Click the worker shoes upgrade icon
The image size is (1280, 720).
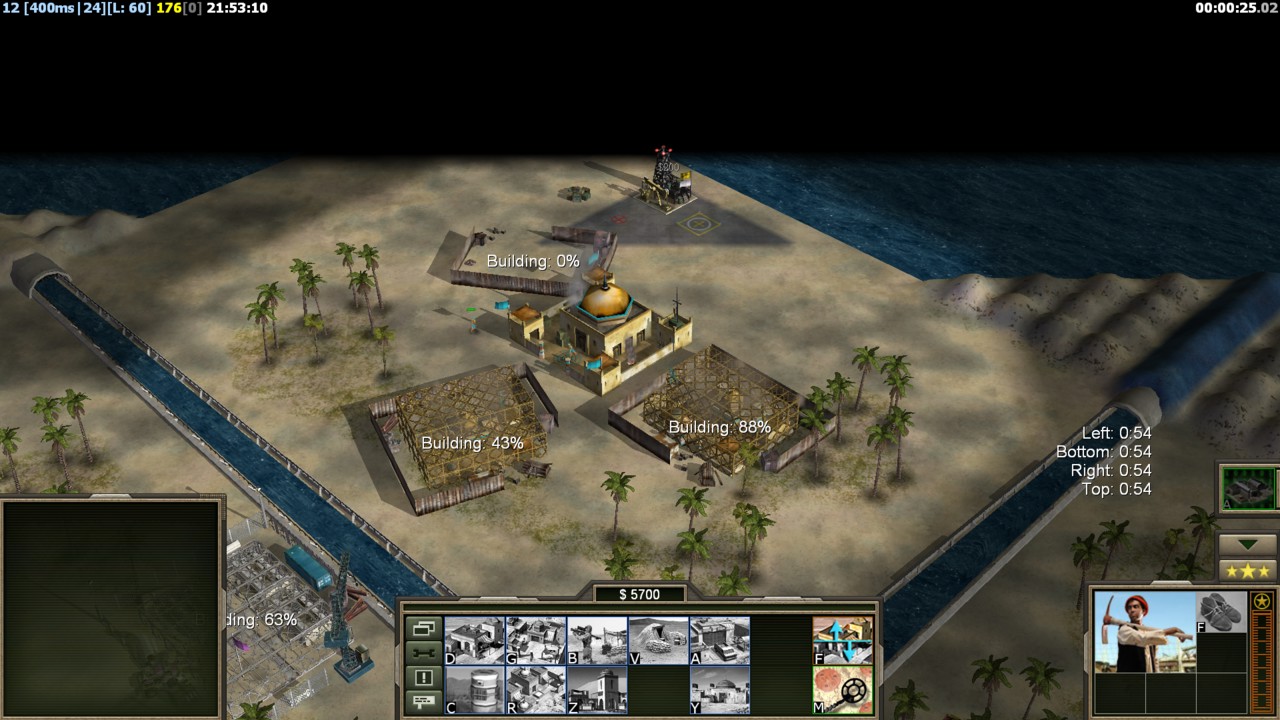click(x=1221, y=611)
